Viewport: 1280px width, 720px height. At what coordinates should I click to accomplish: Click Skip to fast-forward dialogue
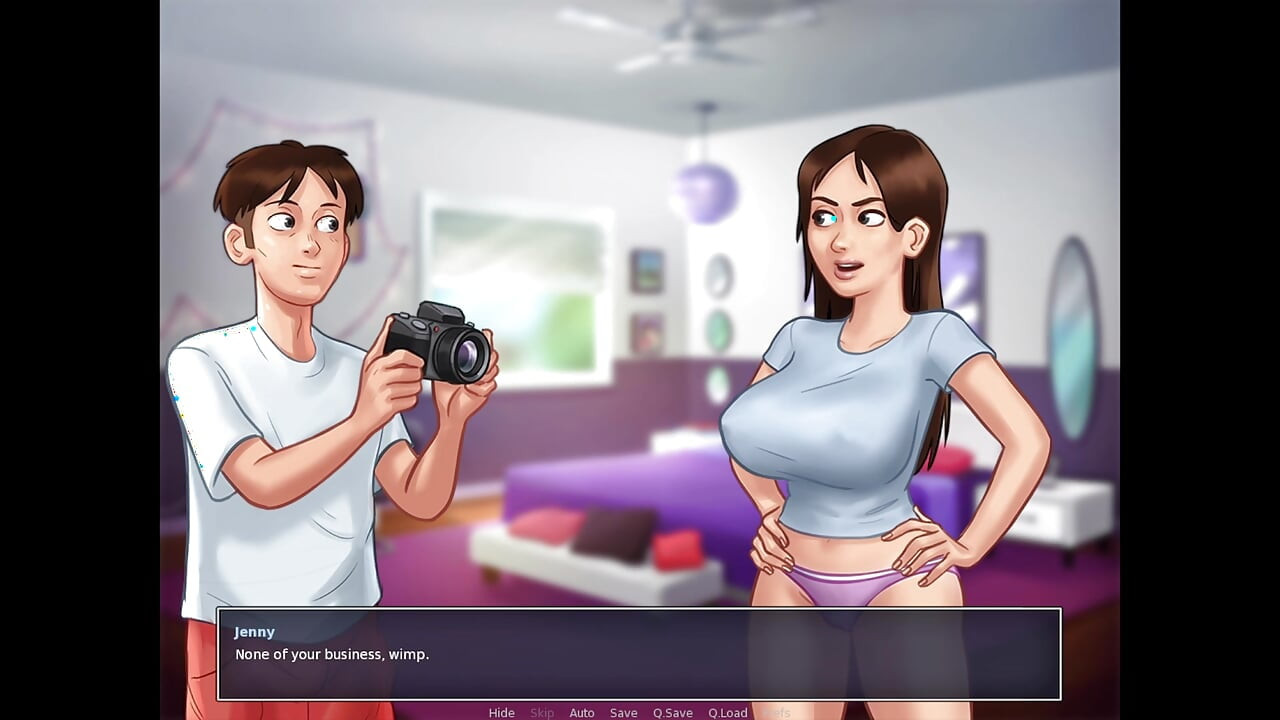pyautogui.click(x=543, y=712)
